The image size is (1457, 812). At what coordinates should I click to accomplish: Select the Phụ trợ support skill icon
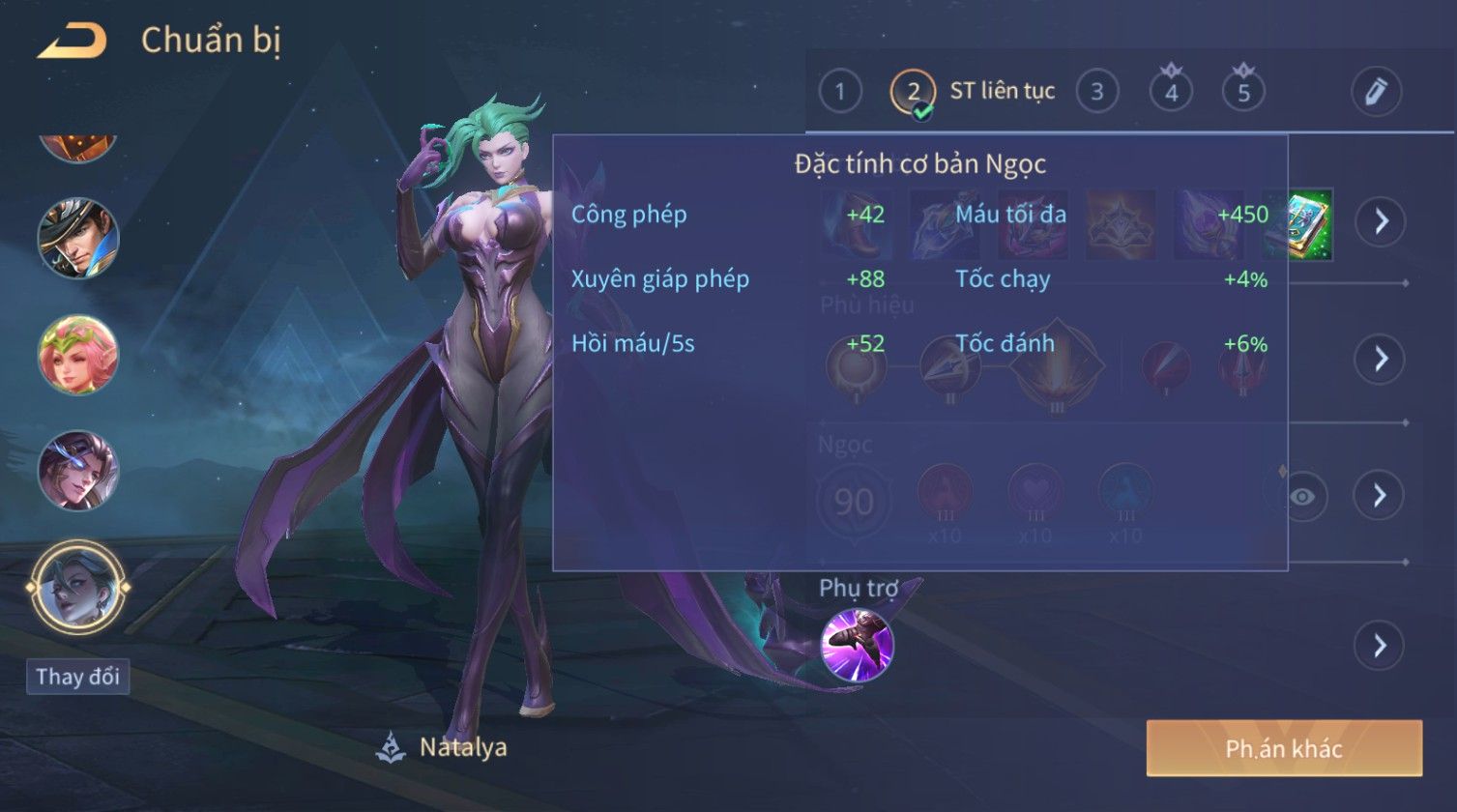(857, 646)
